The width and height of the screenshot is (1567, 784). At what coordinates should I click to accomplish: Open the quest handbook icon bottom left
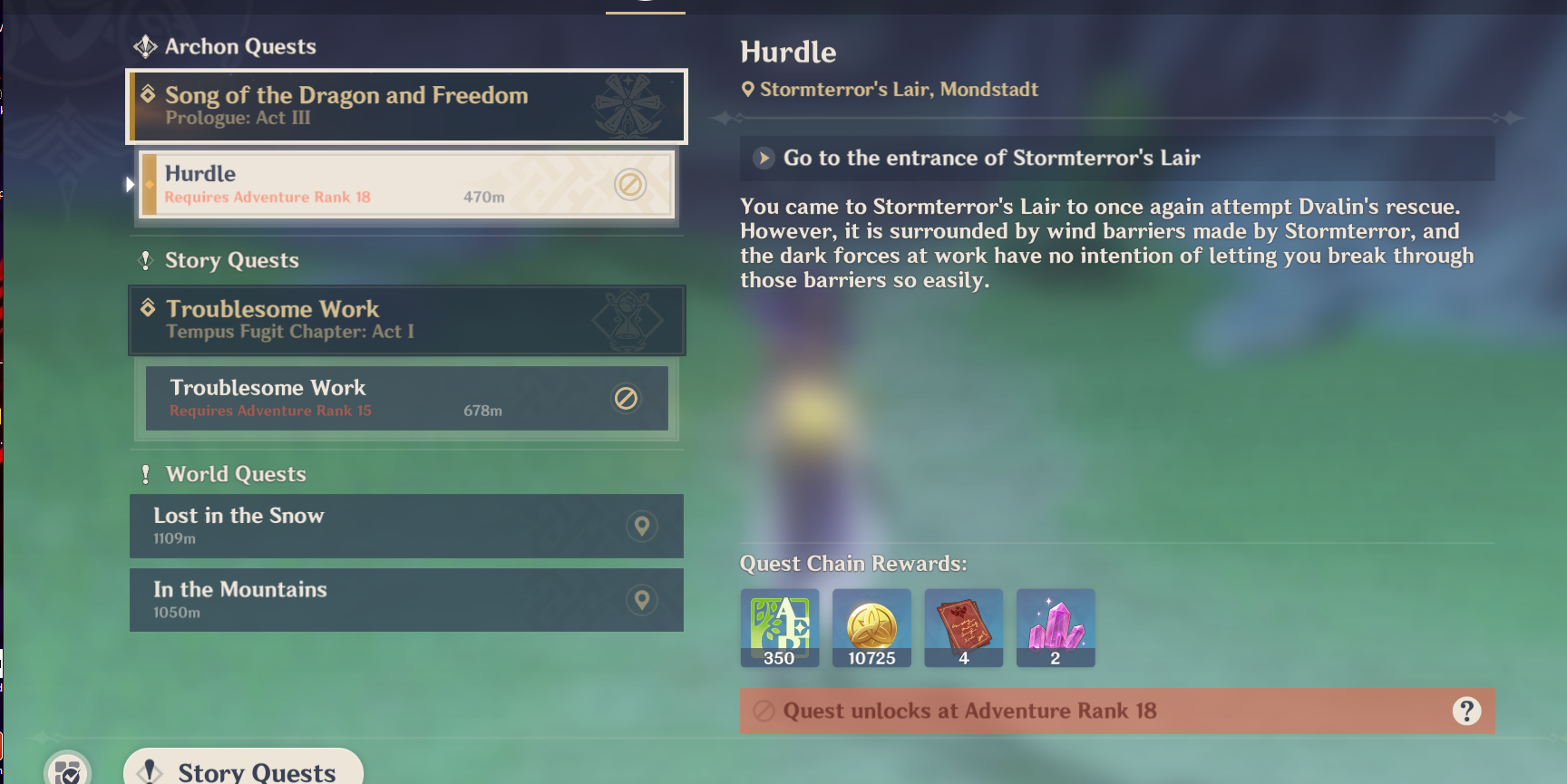click(x=65, y=771)
